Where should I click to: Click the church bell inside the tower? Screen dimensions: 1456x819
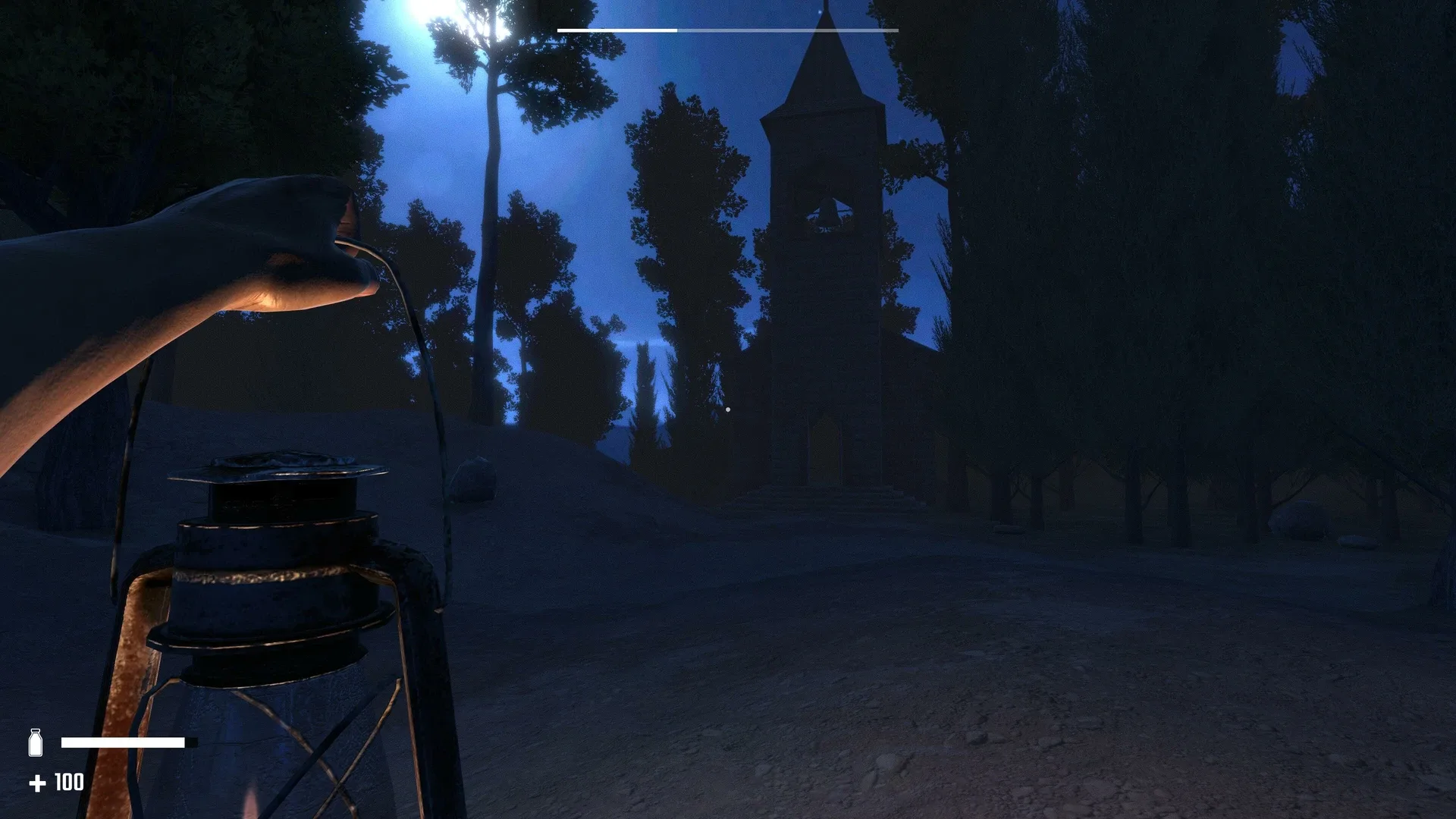pyautogui.click(x=827, y=212)
